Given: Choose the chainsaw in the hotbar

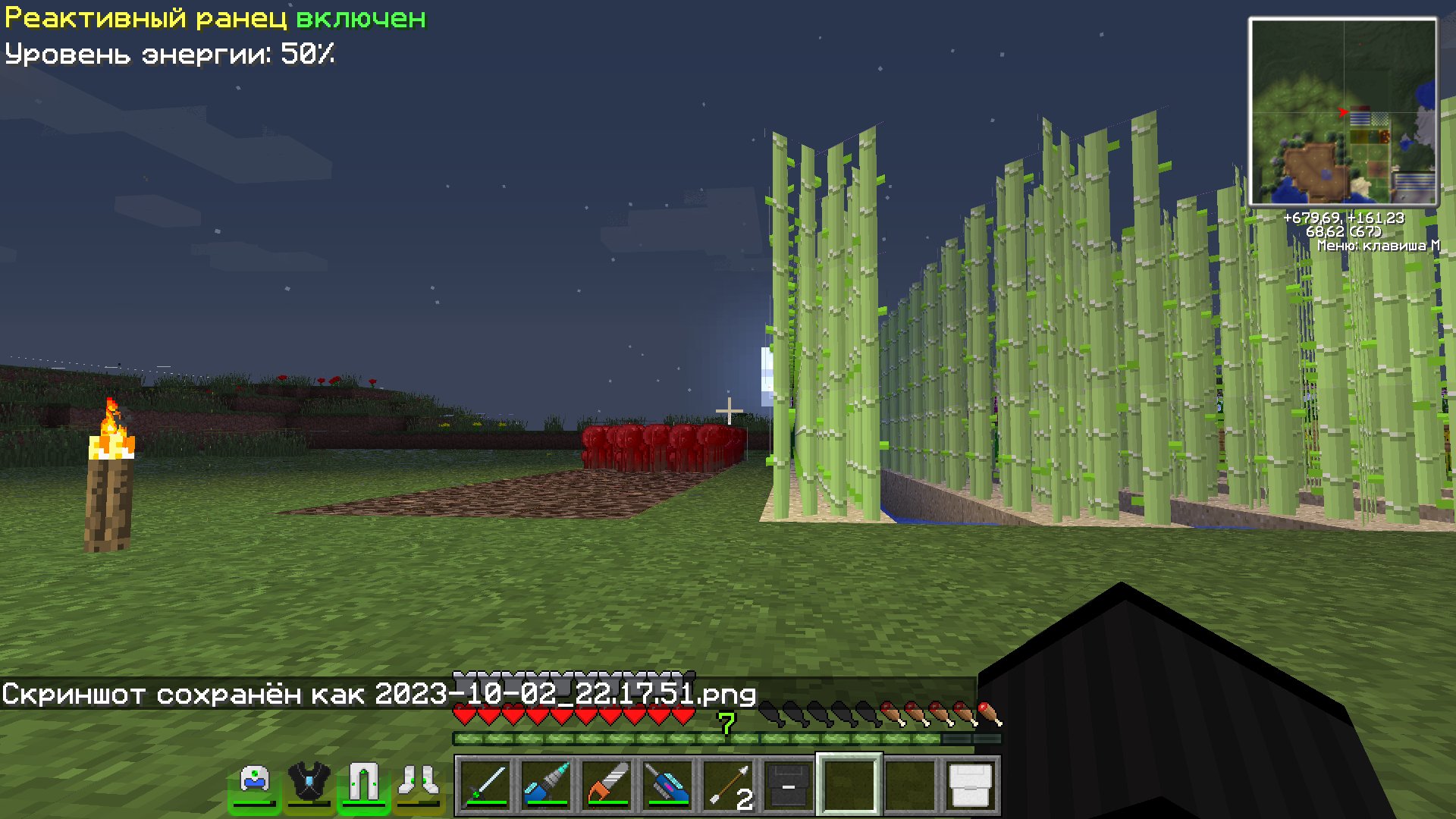Looking at the screenshot, I should click(607, 785).
